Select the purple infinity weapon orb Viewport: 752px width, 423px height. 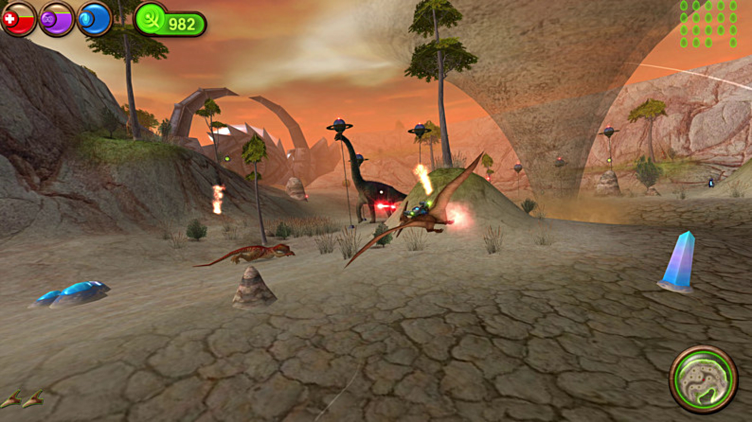[57, 18]
